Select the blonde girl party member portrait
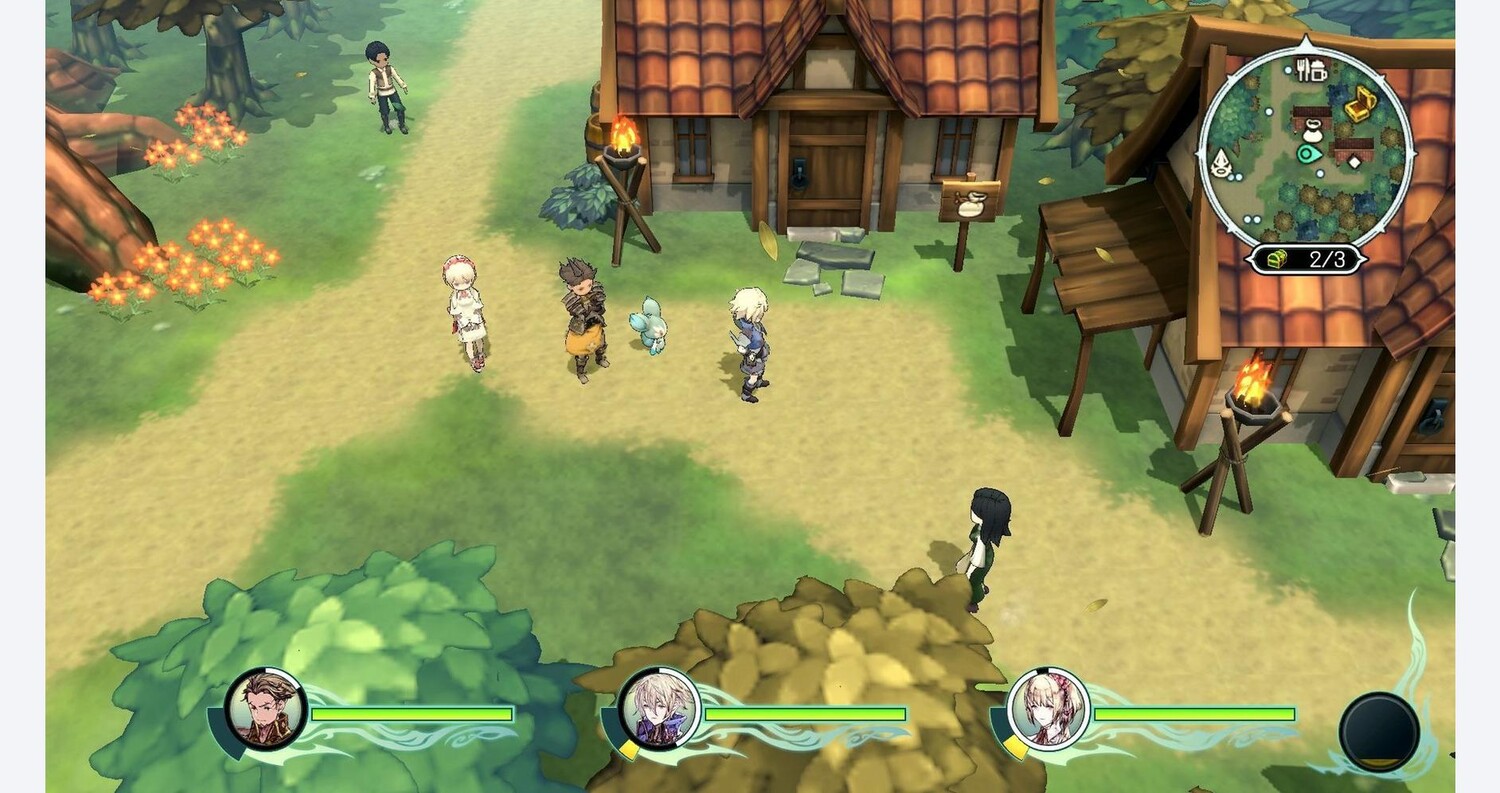Viewport: 1500px width, 793px height. click(1048, 708)
